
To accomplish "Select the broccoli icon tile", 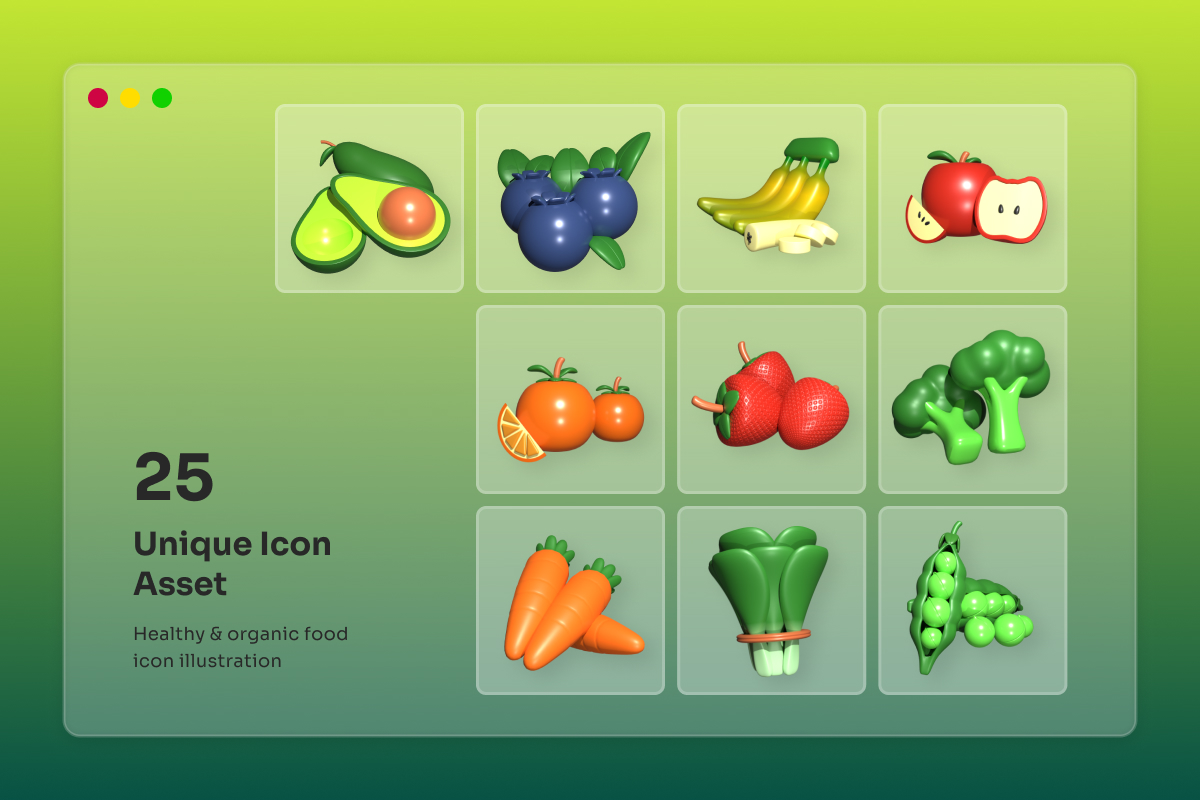I will pyautogui.click(x=972, y=399).
